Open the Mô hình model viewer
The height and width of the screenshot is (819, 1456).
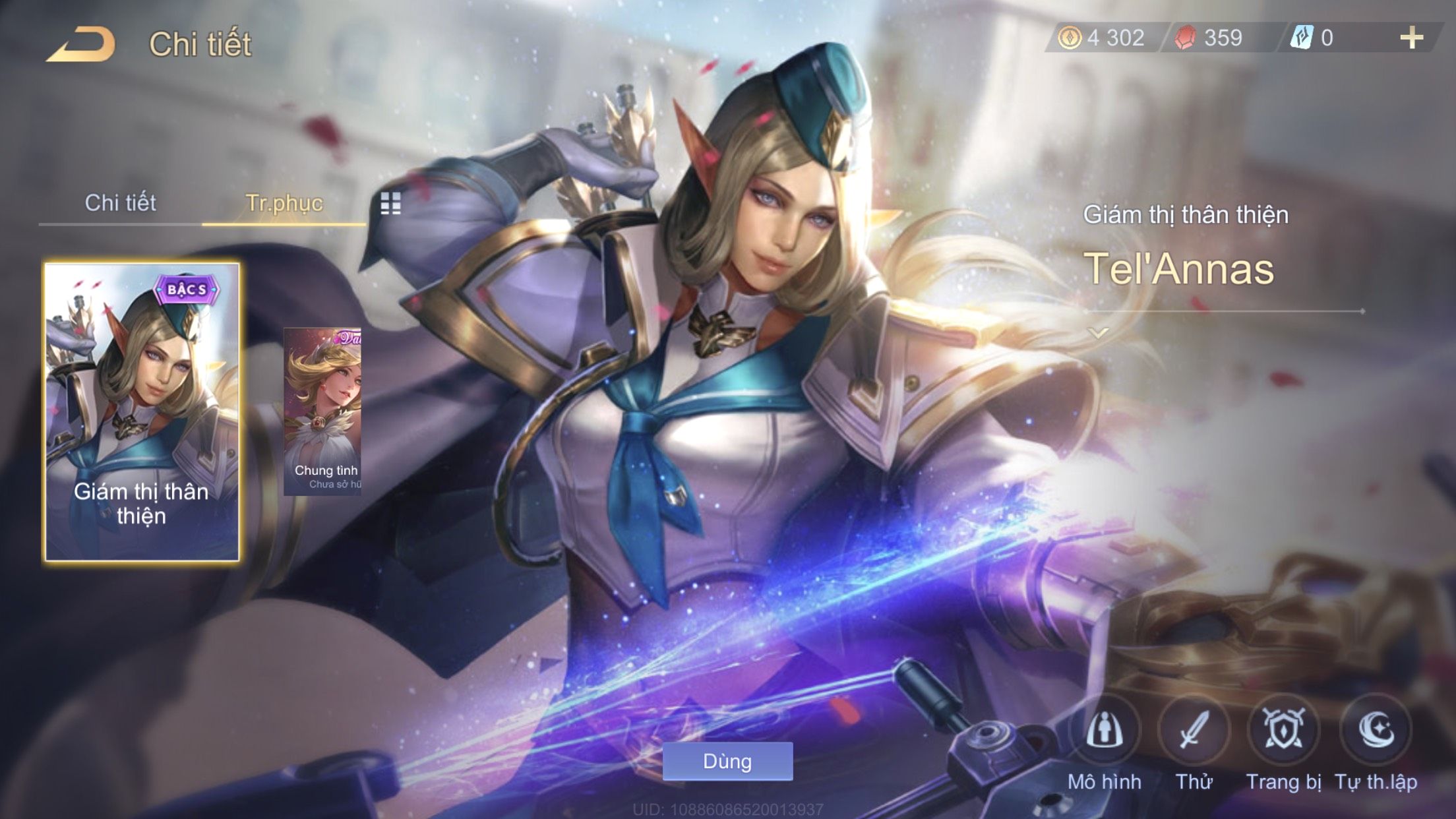1105,731
